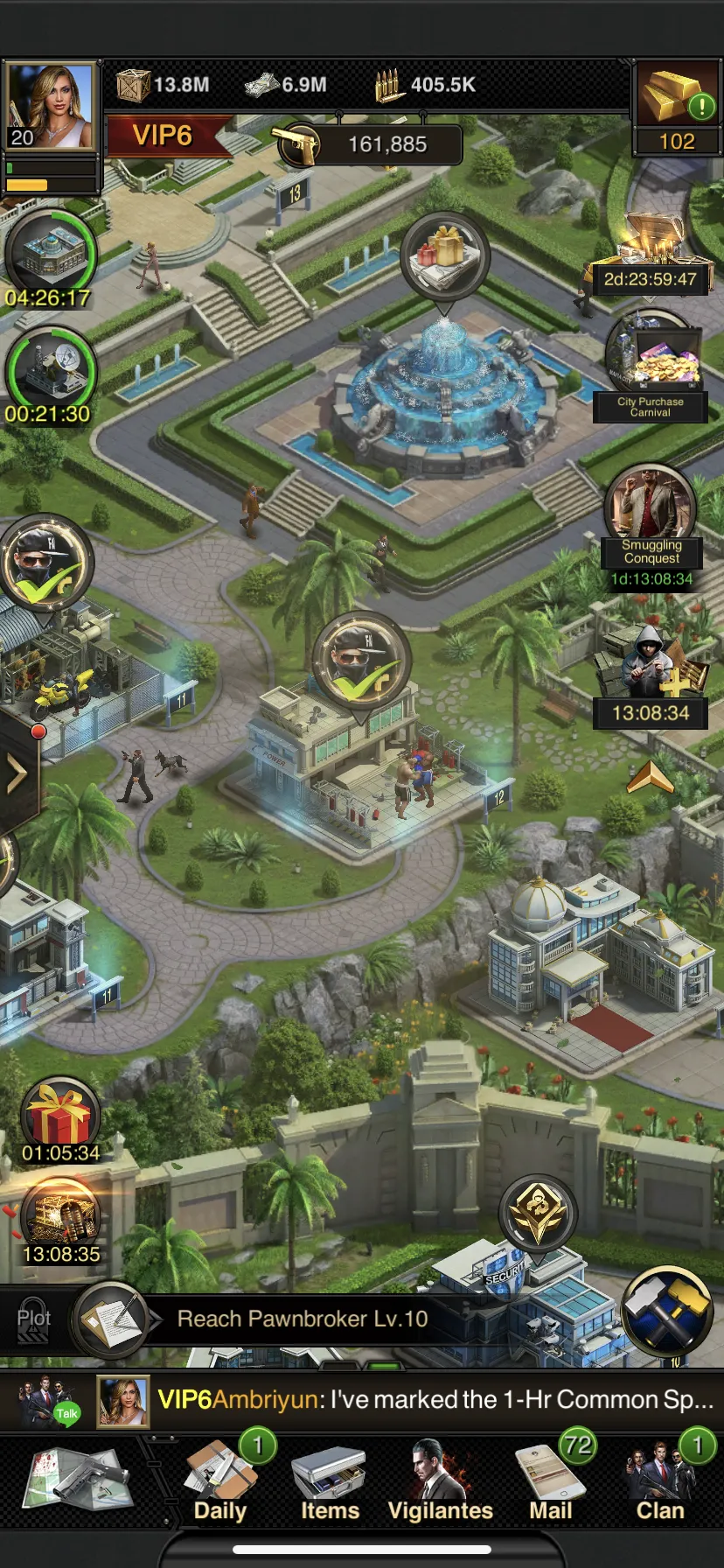Open the Plot menu
The height and width of the screenshot is (1568, 724).
[33, 1319]
